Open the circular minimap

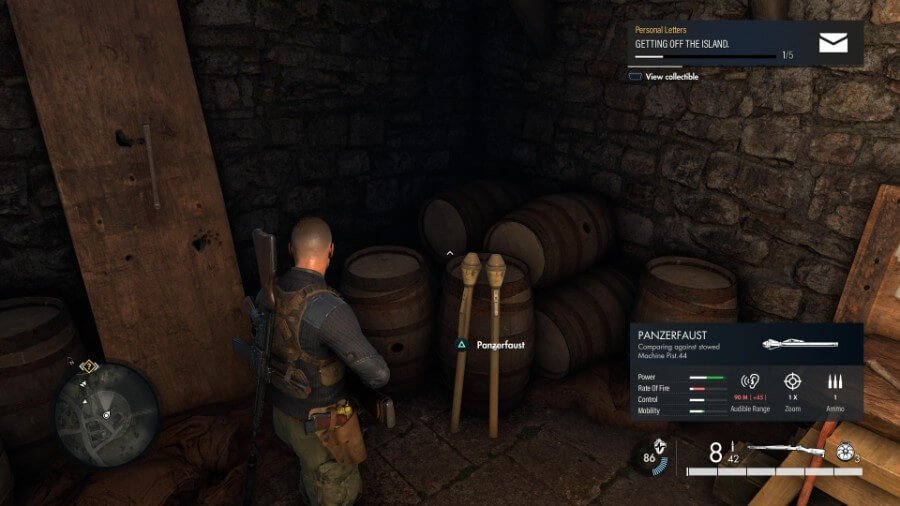click(107, 414)
